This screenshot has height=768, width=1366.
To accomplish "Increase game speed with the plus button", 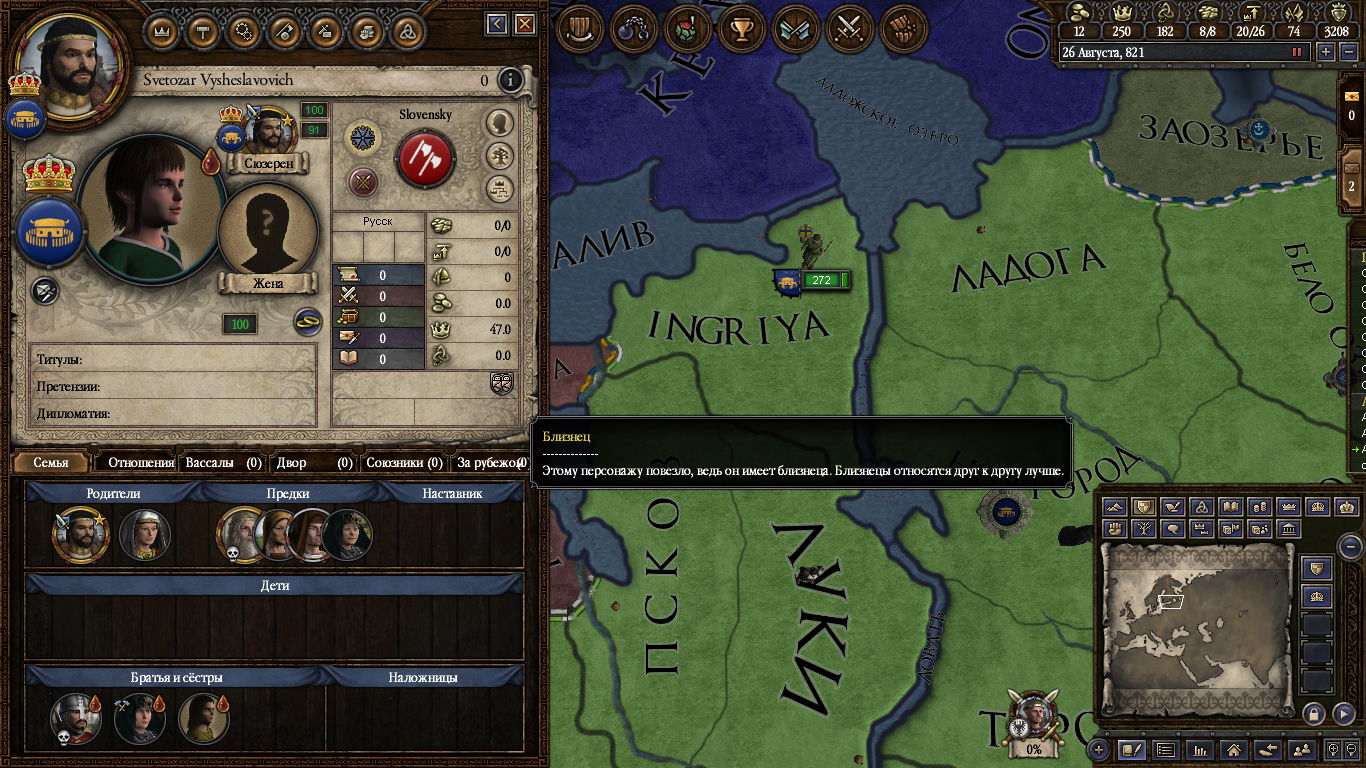I will [x=1326, y=51].
